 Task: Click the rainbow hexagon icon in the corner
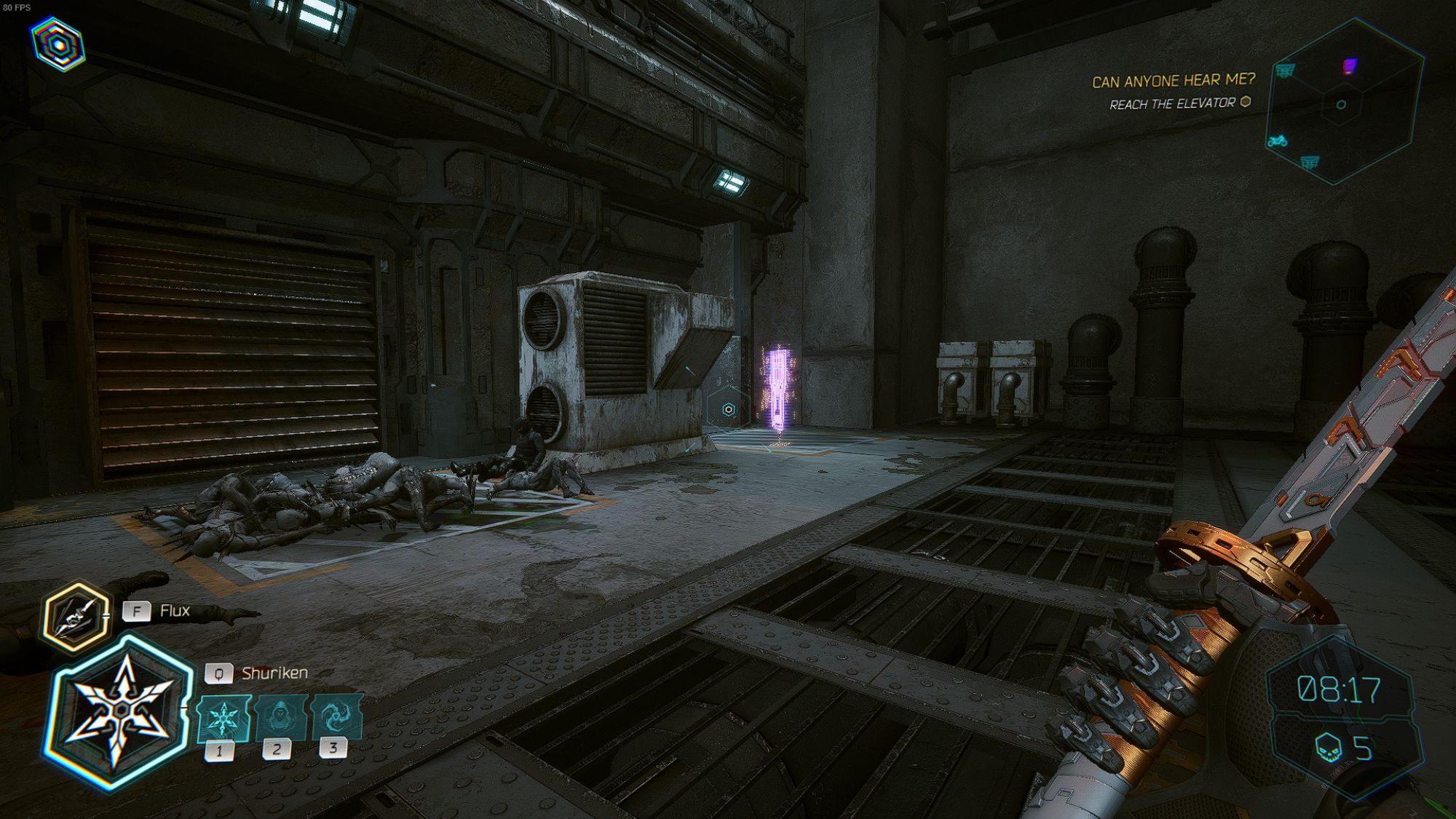click(x=58, y=44)
